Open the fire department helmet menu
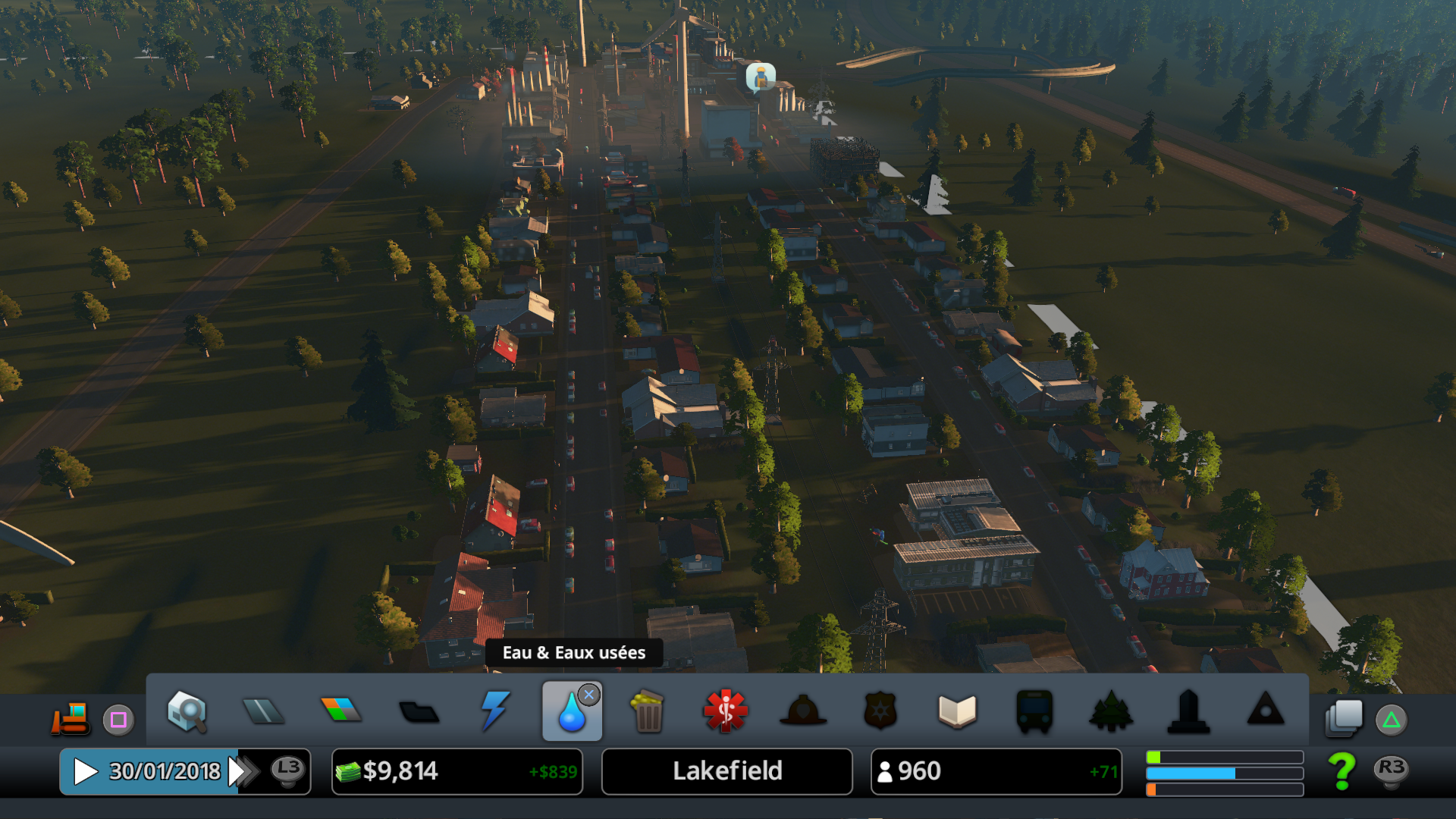Image resolution: width=1456 pixels, height=819 pixels. coord(803,711)
